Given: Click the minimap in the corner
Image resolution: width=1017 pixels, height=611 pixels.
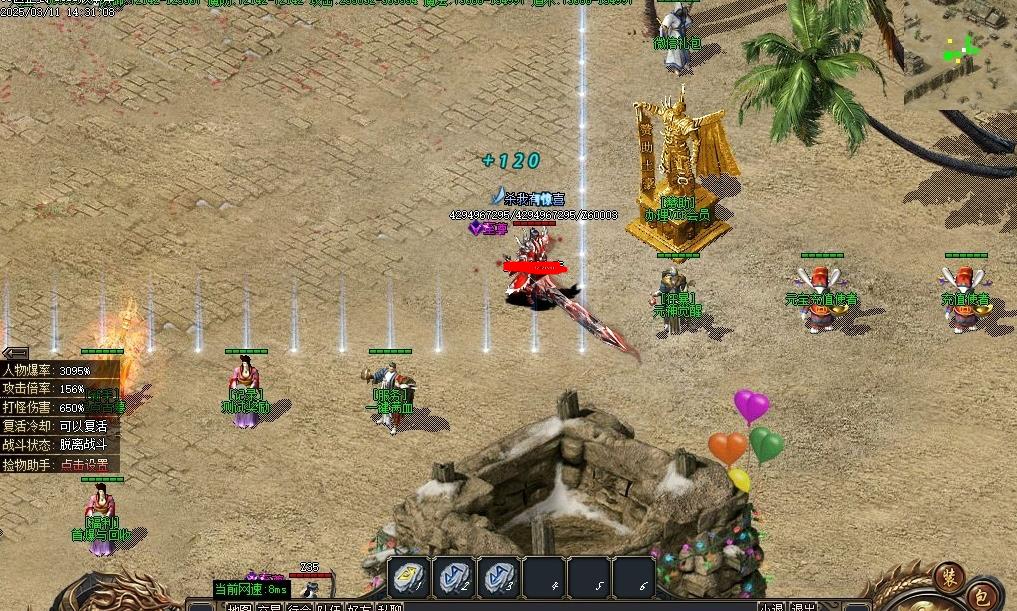Looking at the screenshot, I should [958, 52].
